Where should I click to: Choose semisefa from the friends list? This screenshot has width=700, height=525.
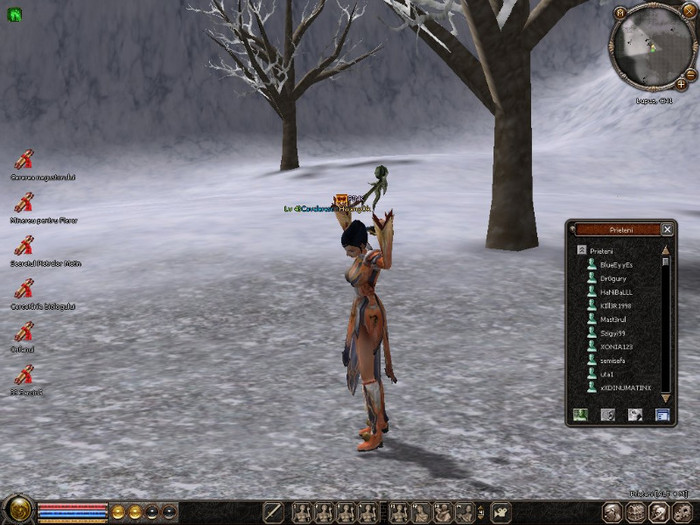[614, 360]
